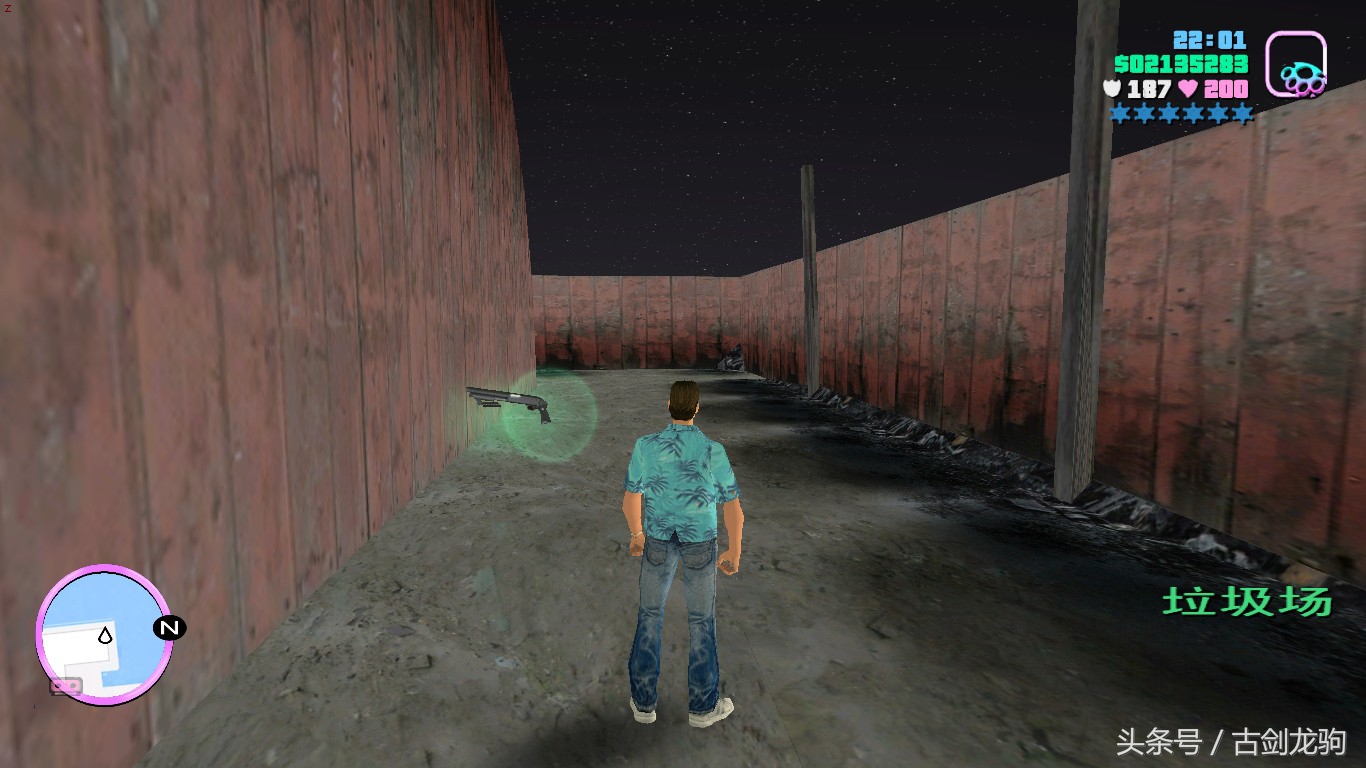Select the pink cassette save blip
Viewport: 1366px width, 768px height.
(x=66, y=686)
